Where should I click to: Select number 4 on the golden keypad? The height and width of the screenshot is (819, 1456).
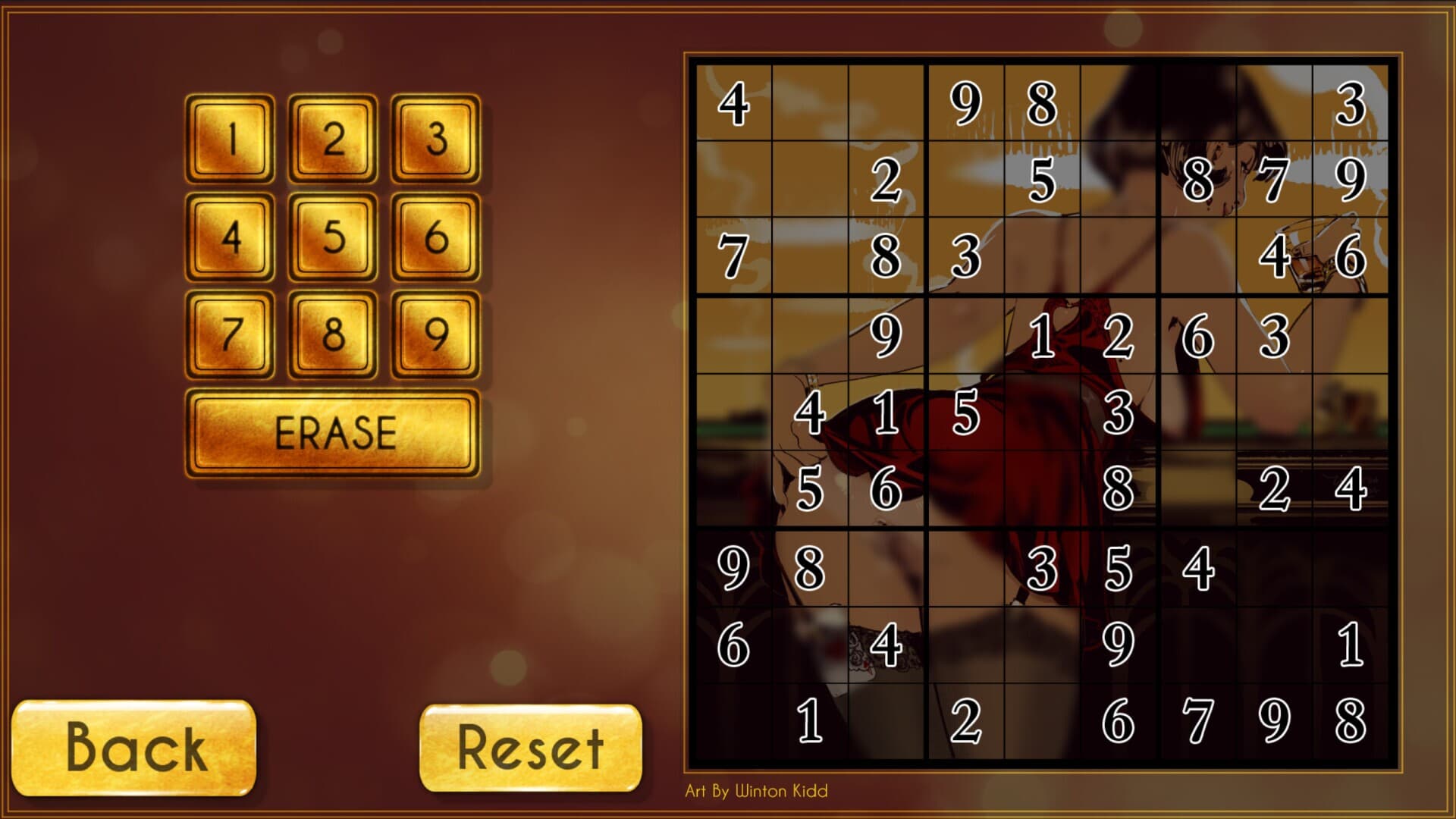click(x=231, y=235)
